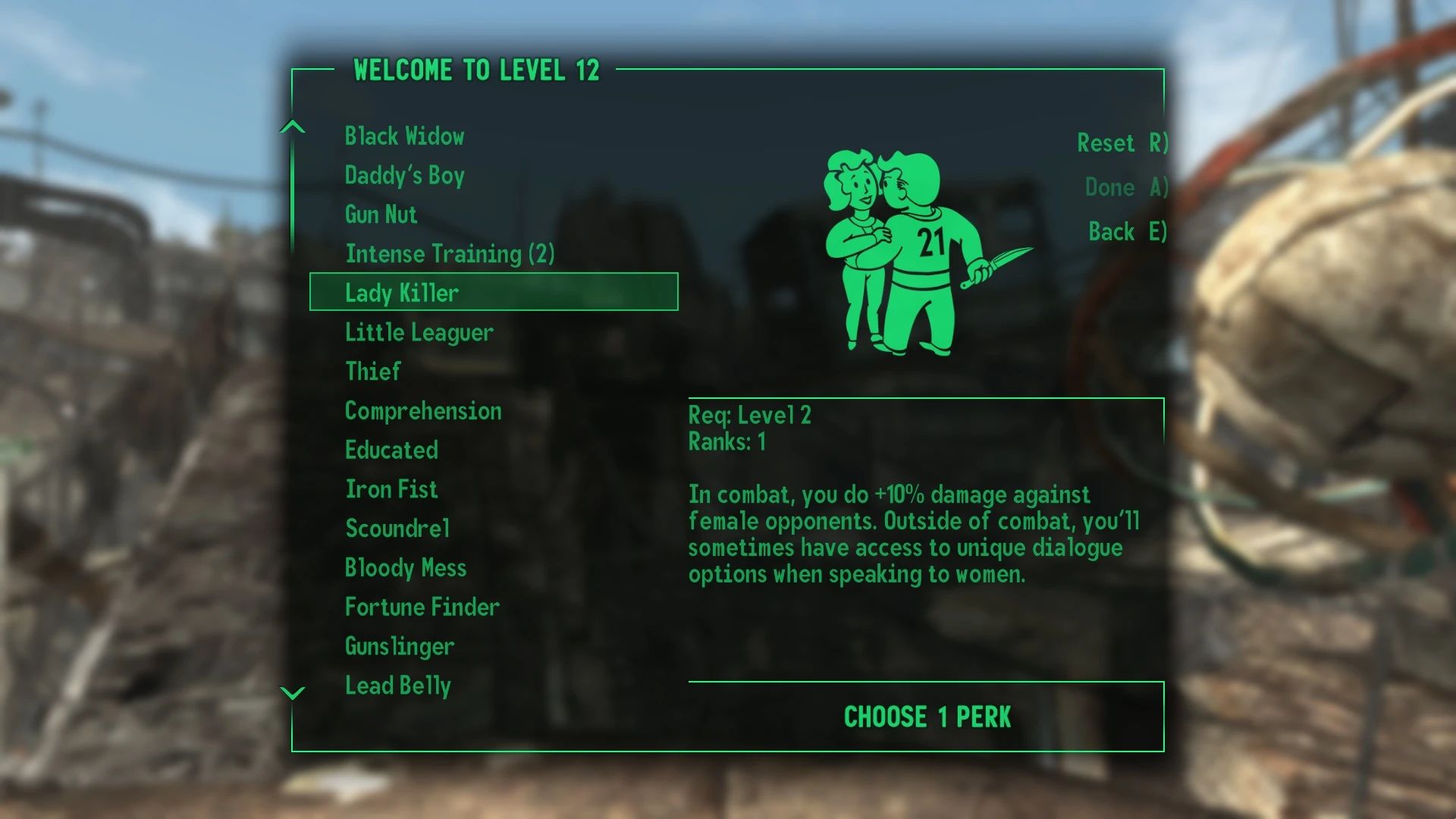The width and height of the screenshot is (1456, 819).
Task: Select the Black Widow perk
Action: pyautogui.click(x=405, y=136)
